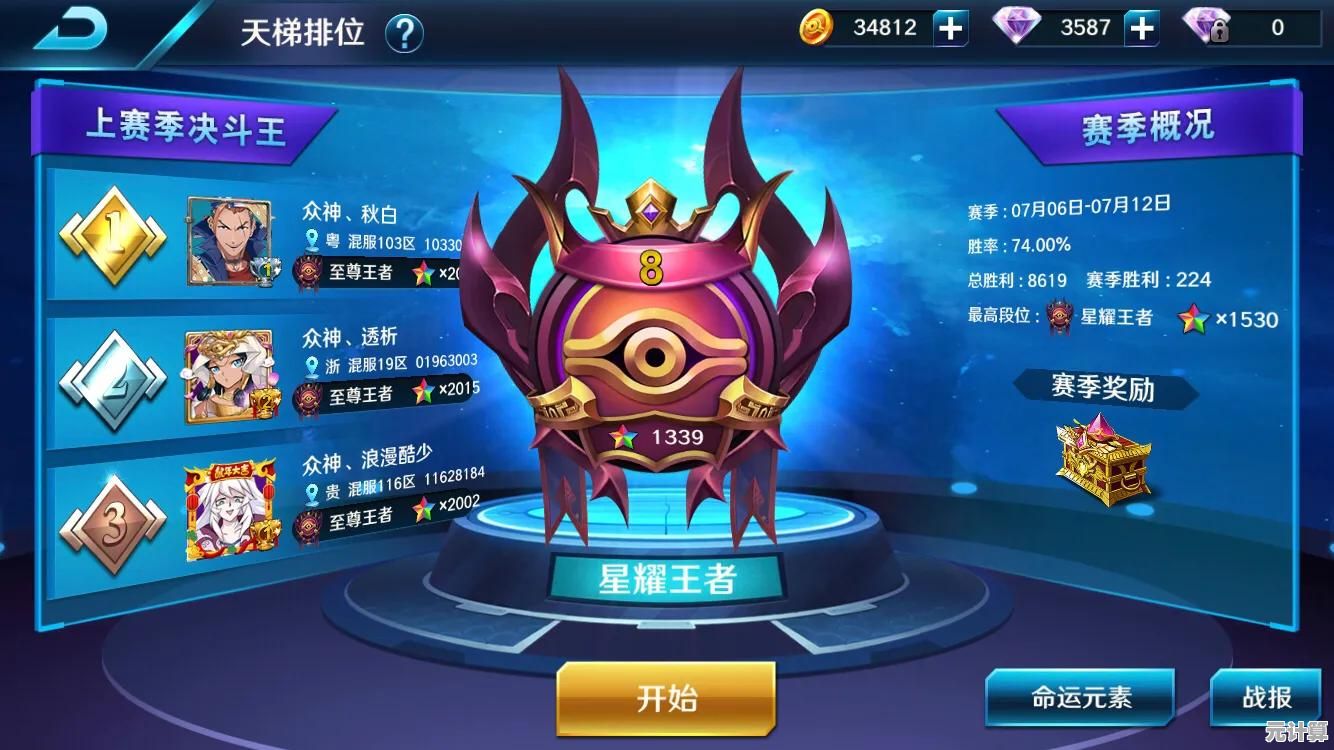Select first-place player 众神、秋白
The height and width of the screenshot is (750, 1334).
click(350, 213)
